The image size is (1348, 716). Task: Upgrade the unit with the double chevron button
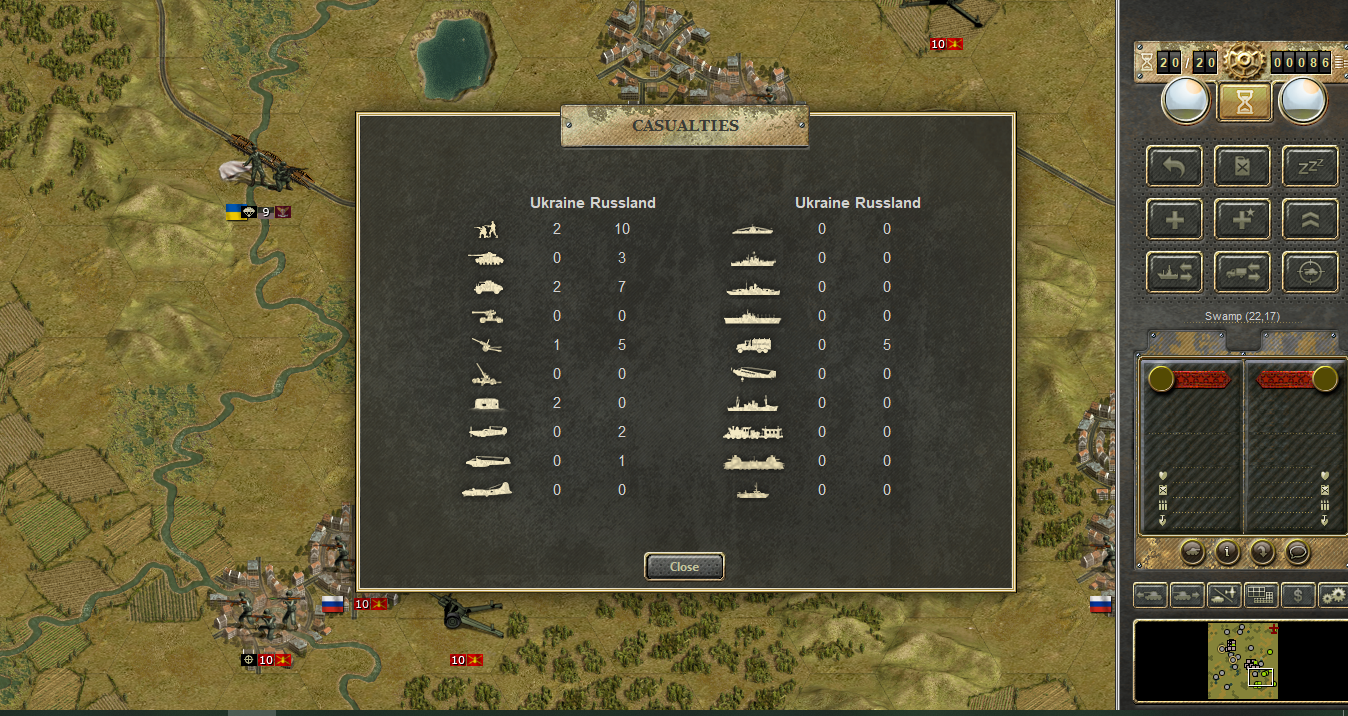tap(1309, 219)
